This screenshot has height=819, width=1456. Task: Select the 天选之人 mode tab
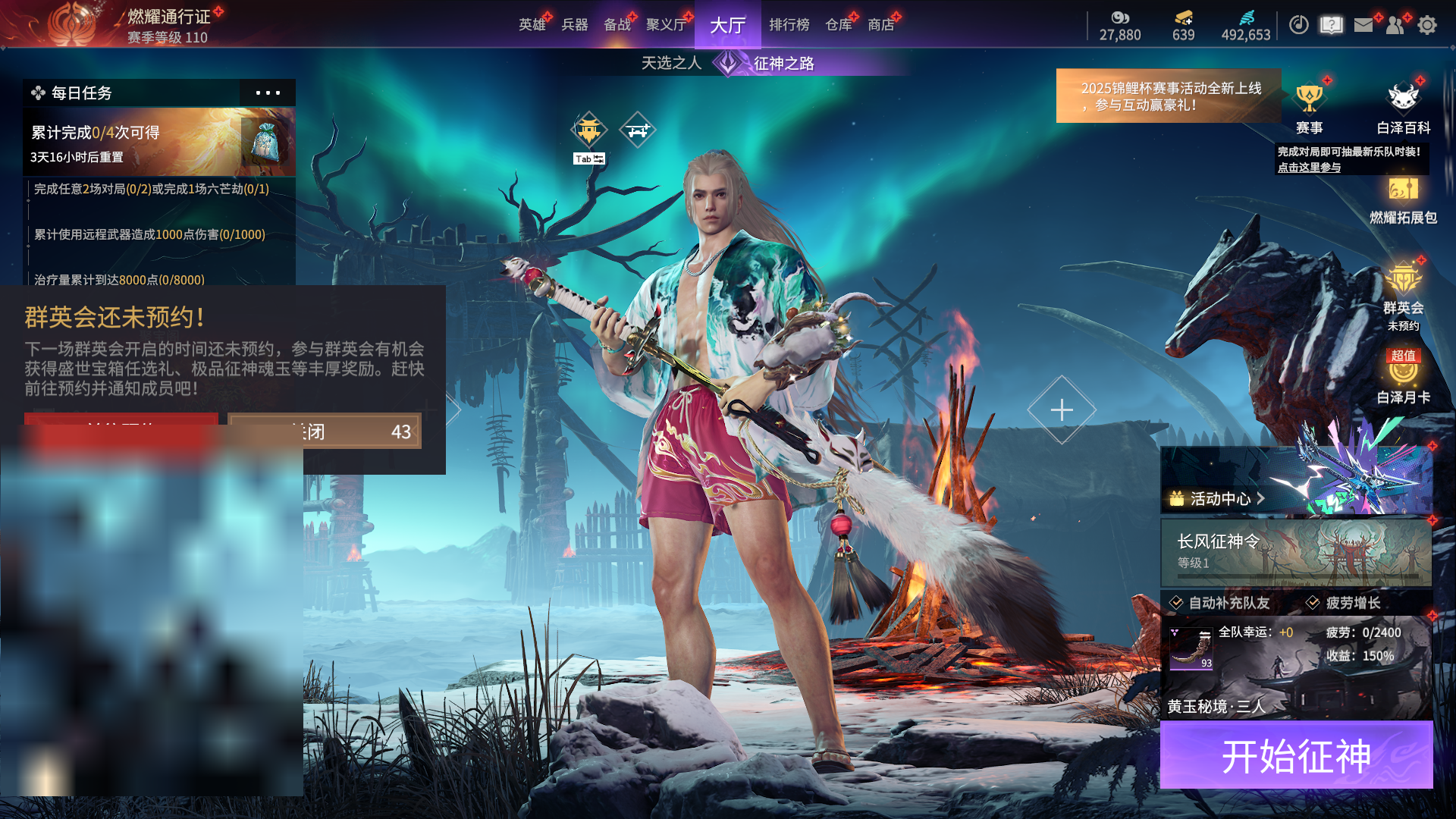click(671, 63)
